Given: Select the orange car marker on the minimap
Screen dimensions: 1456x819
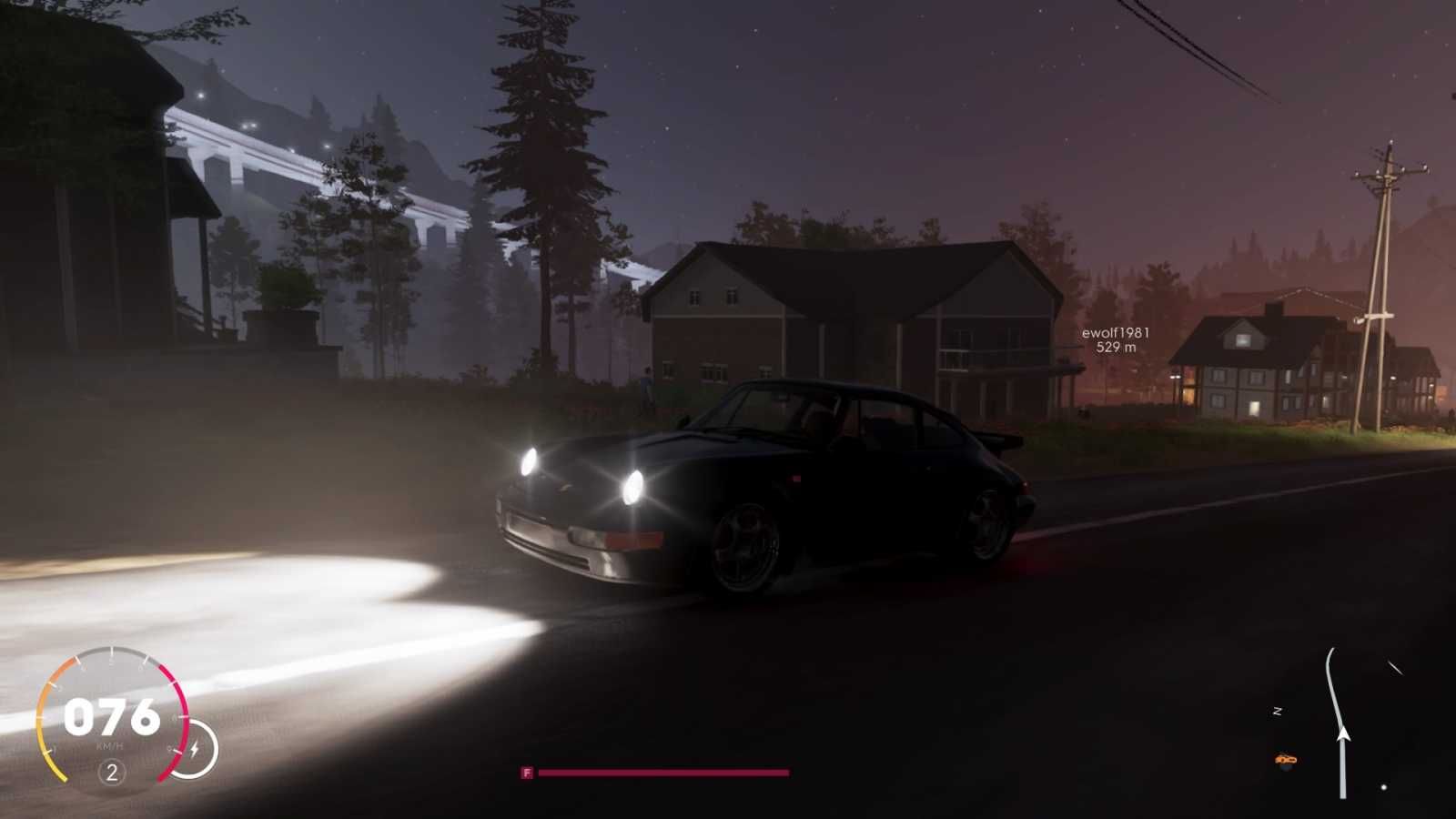Looking at the screenshot, I should click(x=1285, y=759).
